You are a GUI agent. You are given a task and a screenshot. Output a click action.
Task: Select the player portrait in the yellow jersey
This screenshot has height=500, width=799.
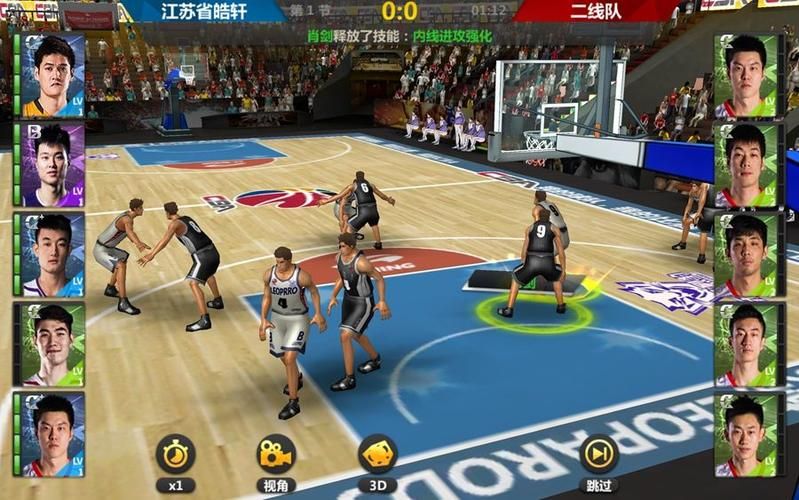coord(50,77)
